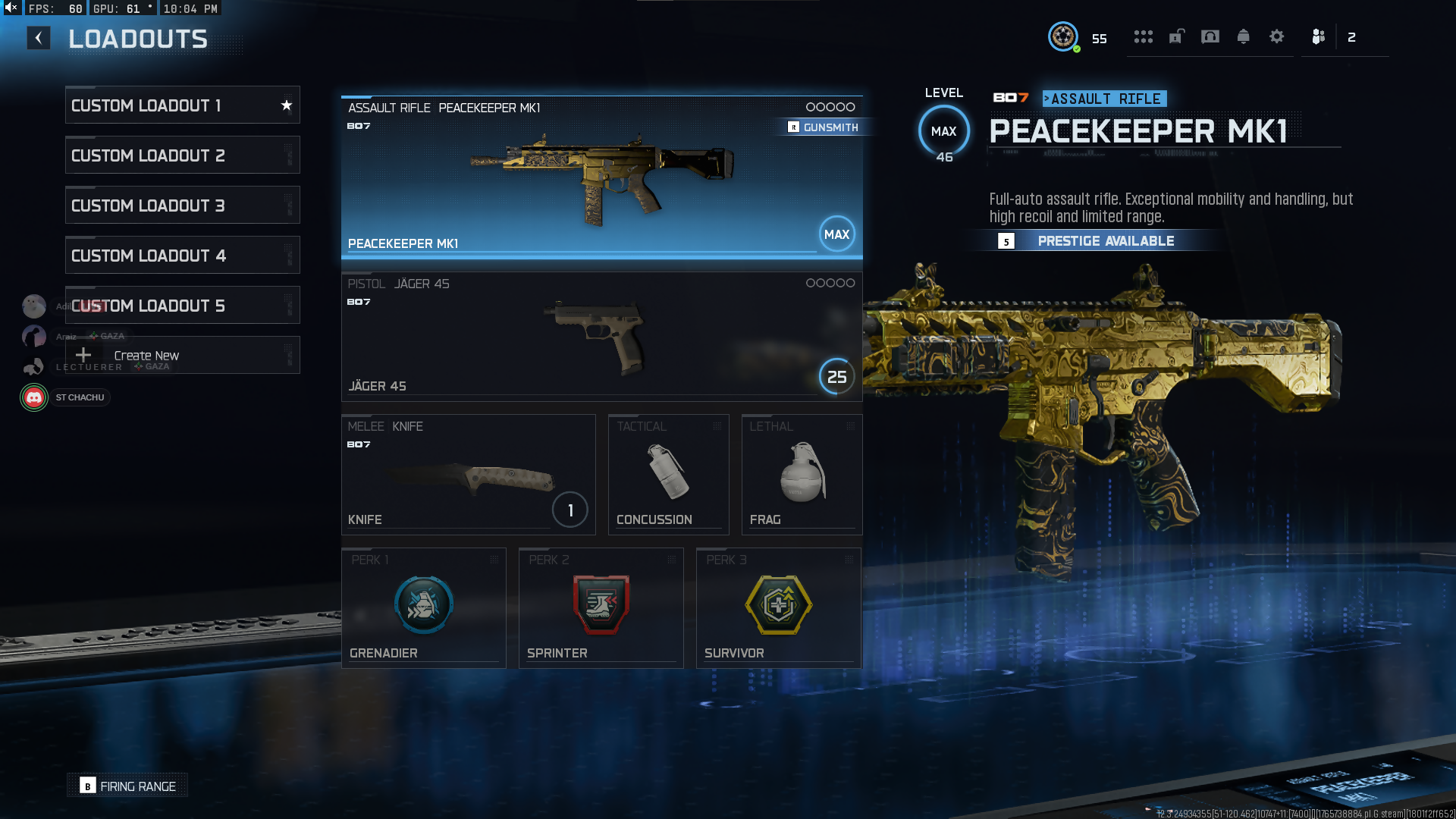Enter the Firing Range
The height and width of the screenshot is (819, 1456).
click(x=128, y=786)
